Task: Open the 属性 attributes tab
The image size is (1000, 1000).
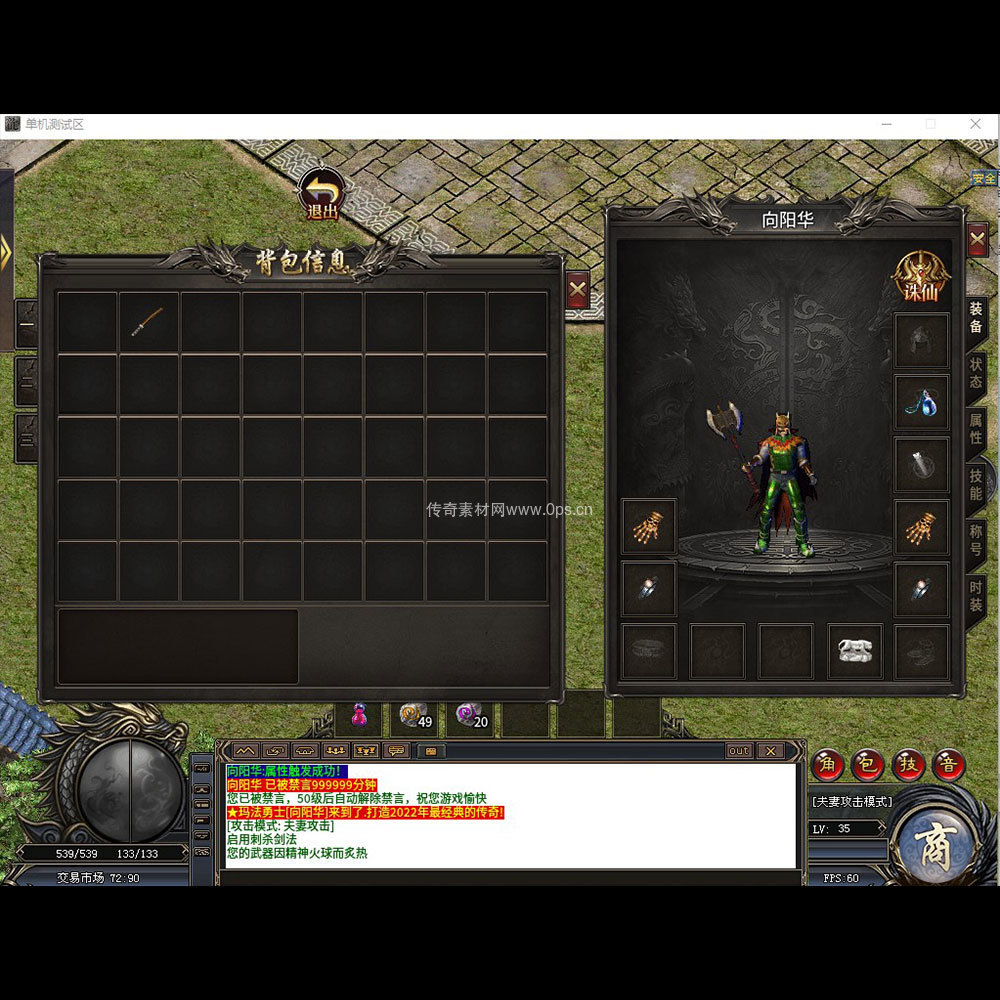Action: point(975,428)
